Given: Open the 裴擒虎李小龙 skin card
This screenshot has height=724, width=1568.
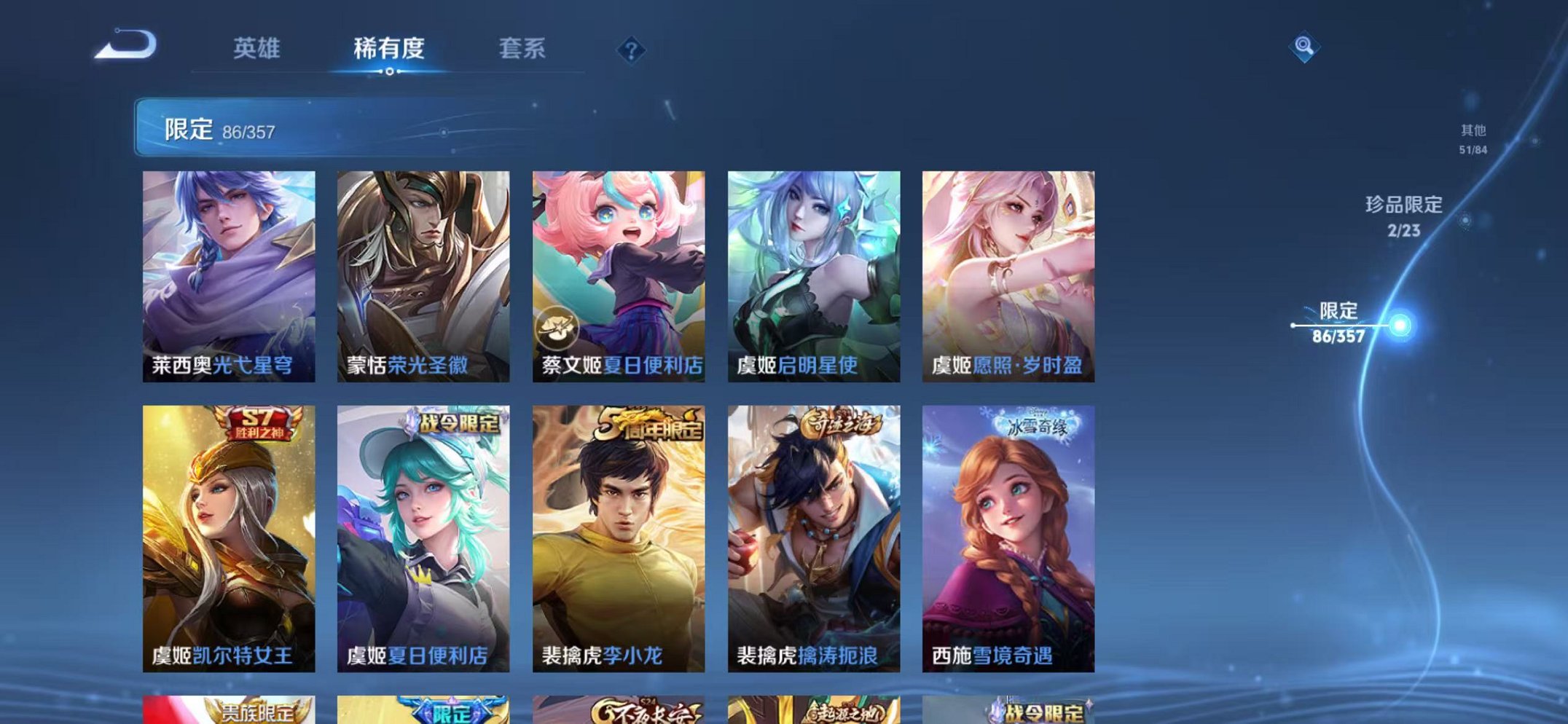Looking at the screenshot, I should point(621,539).
